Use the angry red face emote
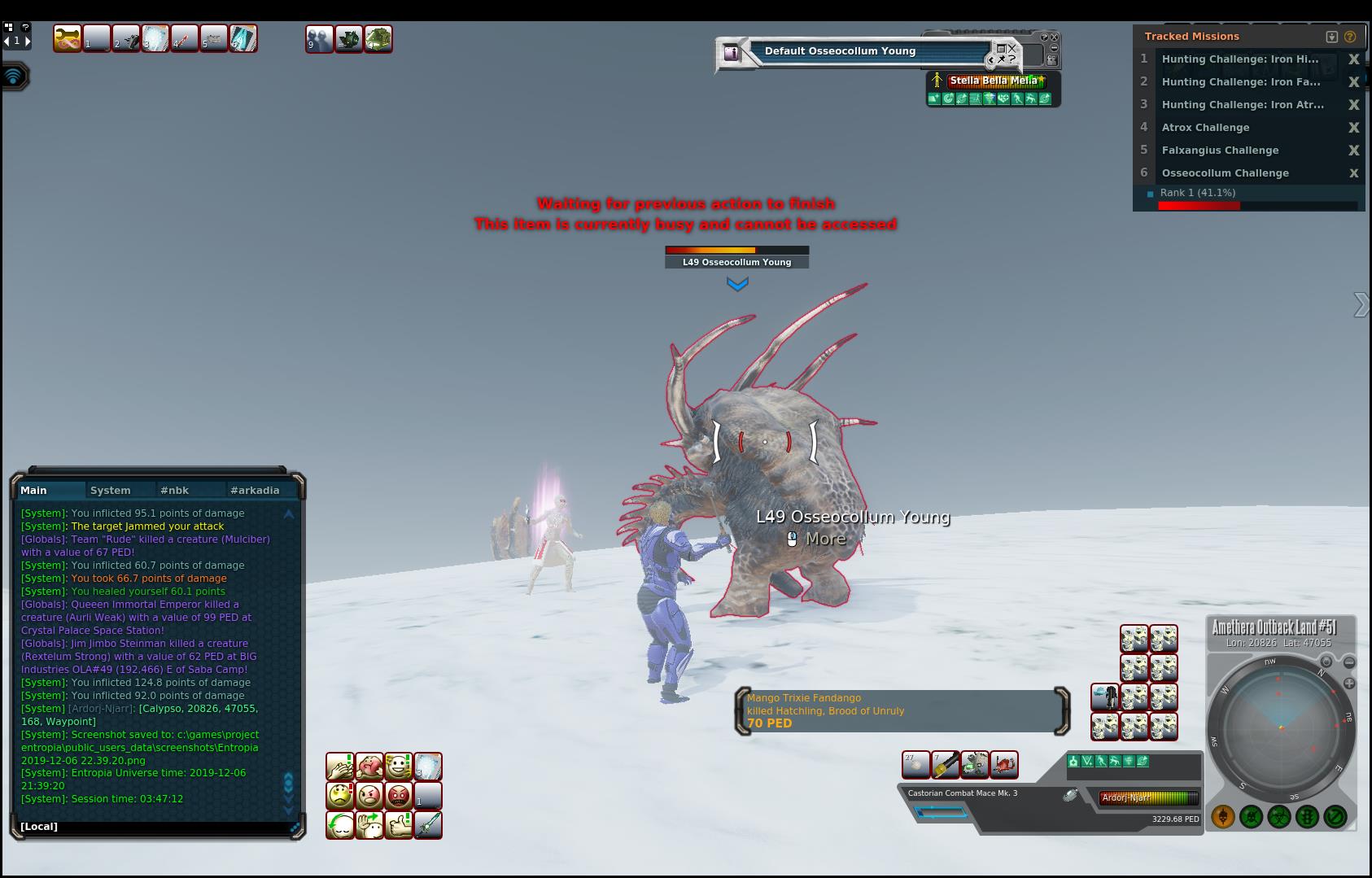This screenshot has width=1372, height=878. 399,796
